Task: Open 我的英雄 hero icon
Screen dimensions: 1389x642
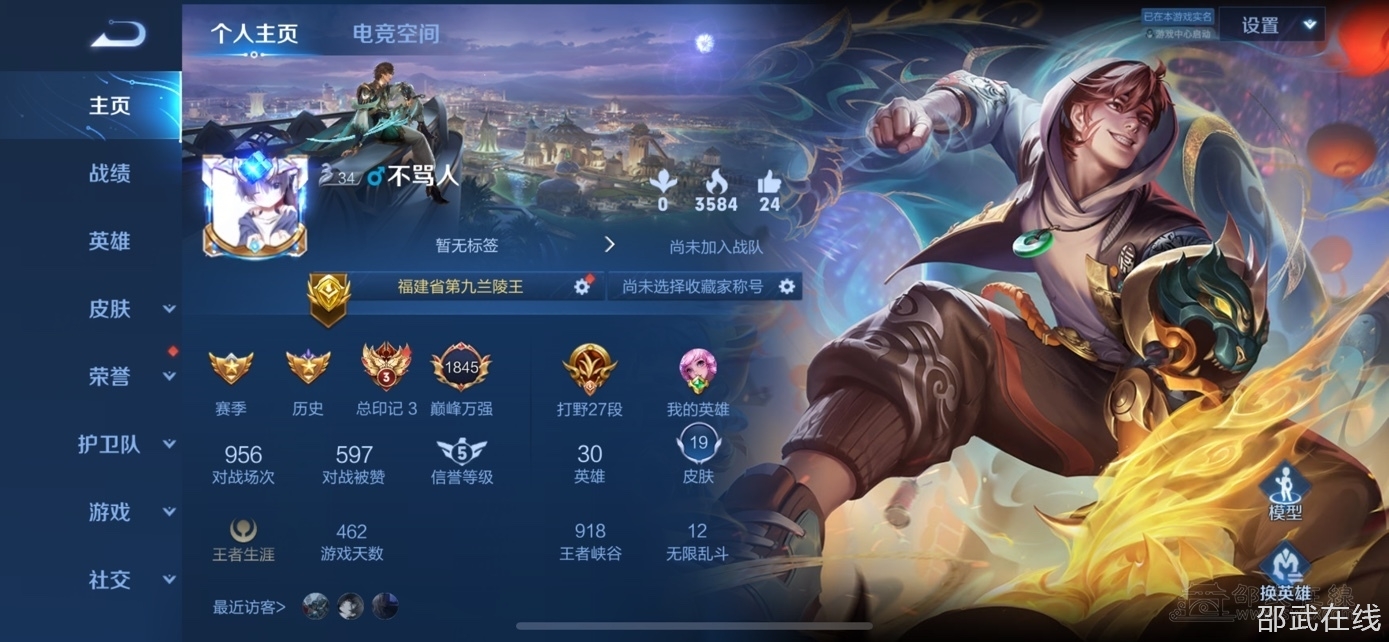Action: (697, 368)
